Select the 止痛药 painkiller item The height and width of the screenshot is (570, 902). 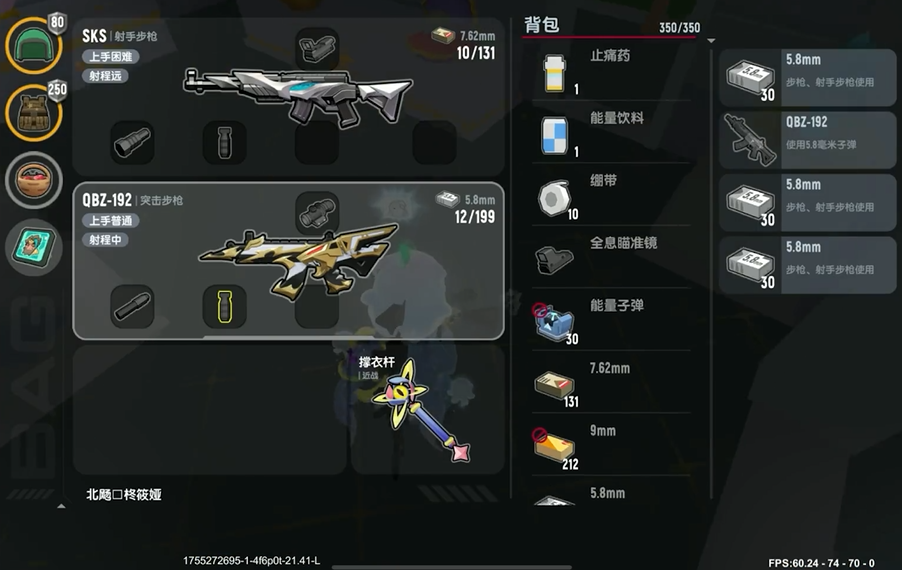[x=612, y=72]
